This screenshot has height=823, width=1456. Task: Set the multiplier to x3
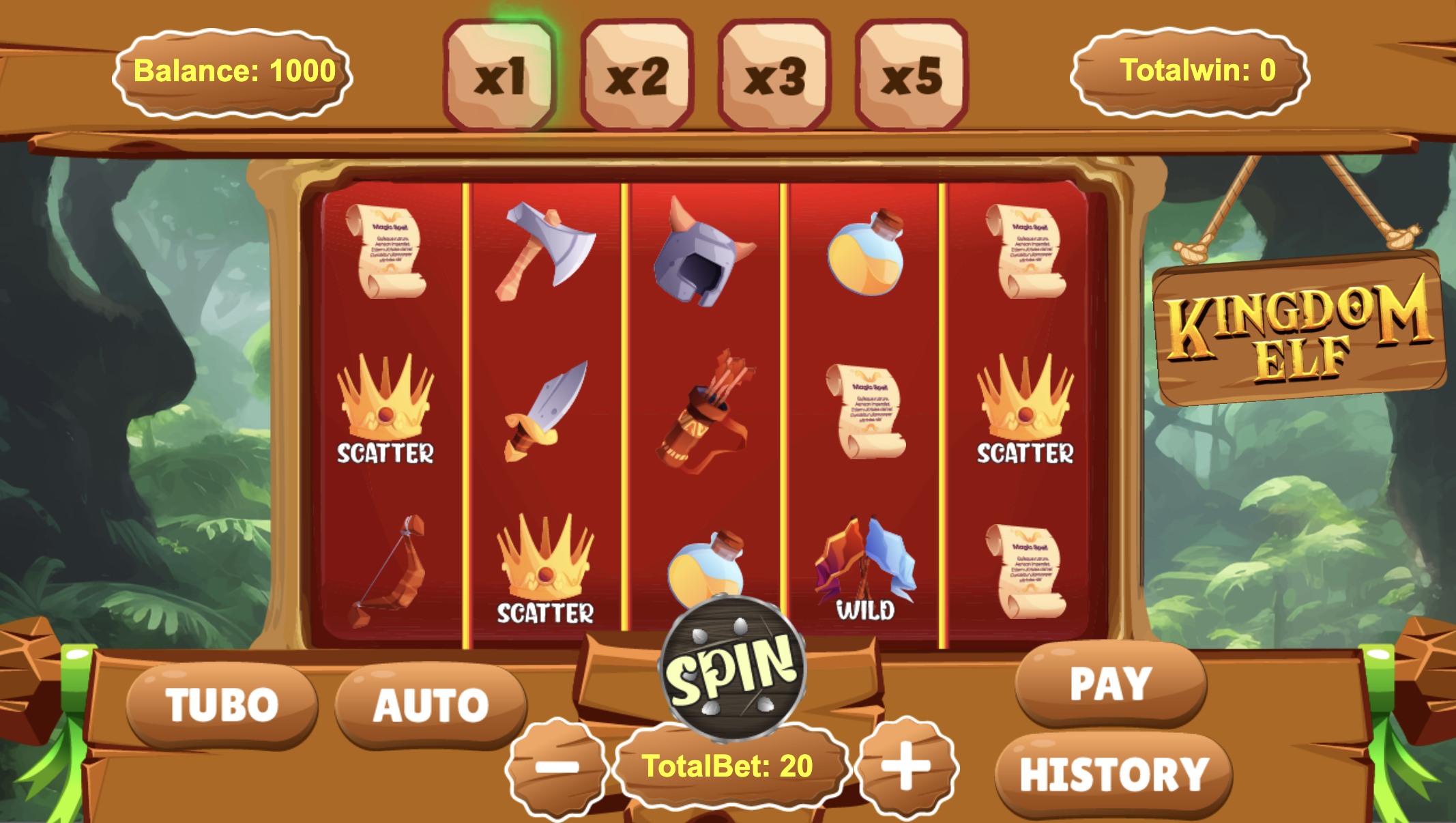[x=774, y=75]
